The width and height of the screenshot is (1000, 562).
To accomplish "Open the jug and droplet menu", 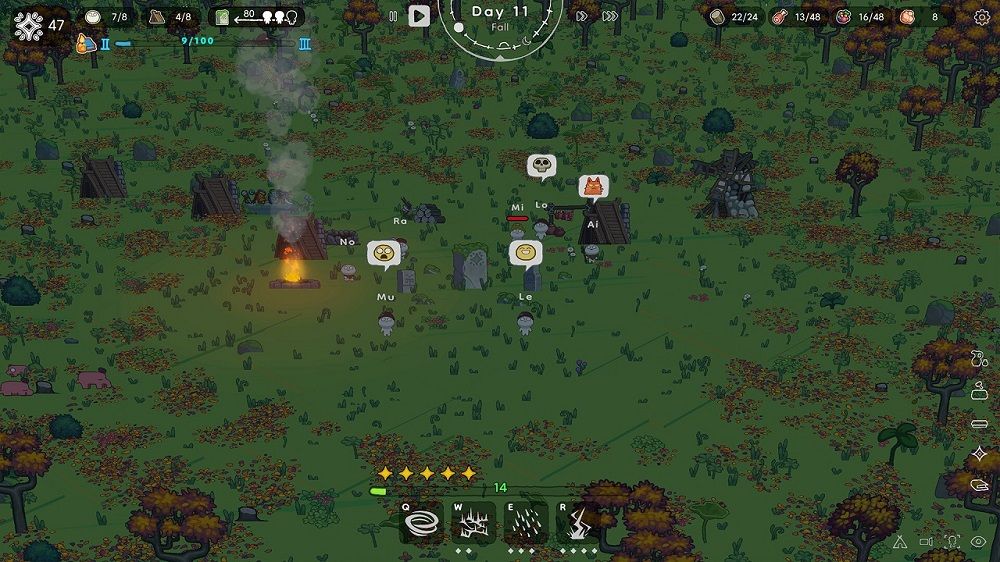I will pos(979,359).
